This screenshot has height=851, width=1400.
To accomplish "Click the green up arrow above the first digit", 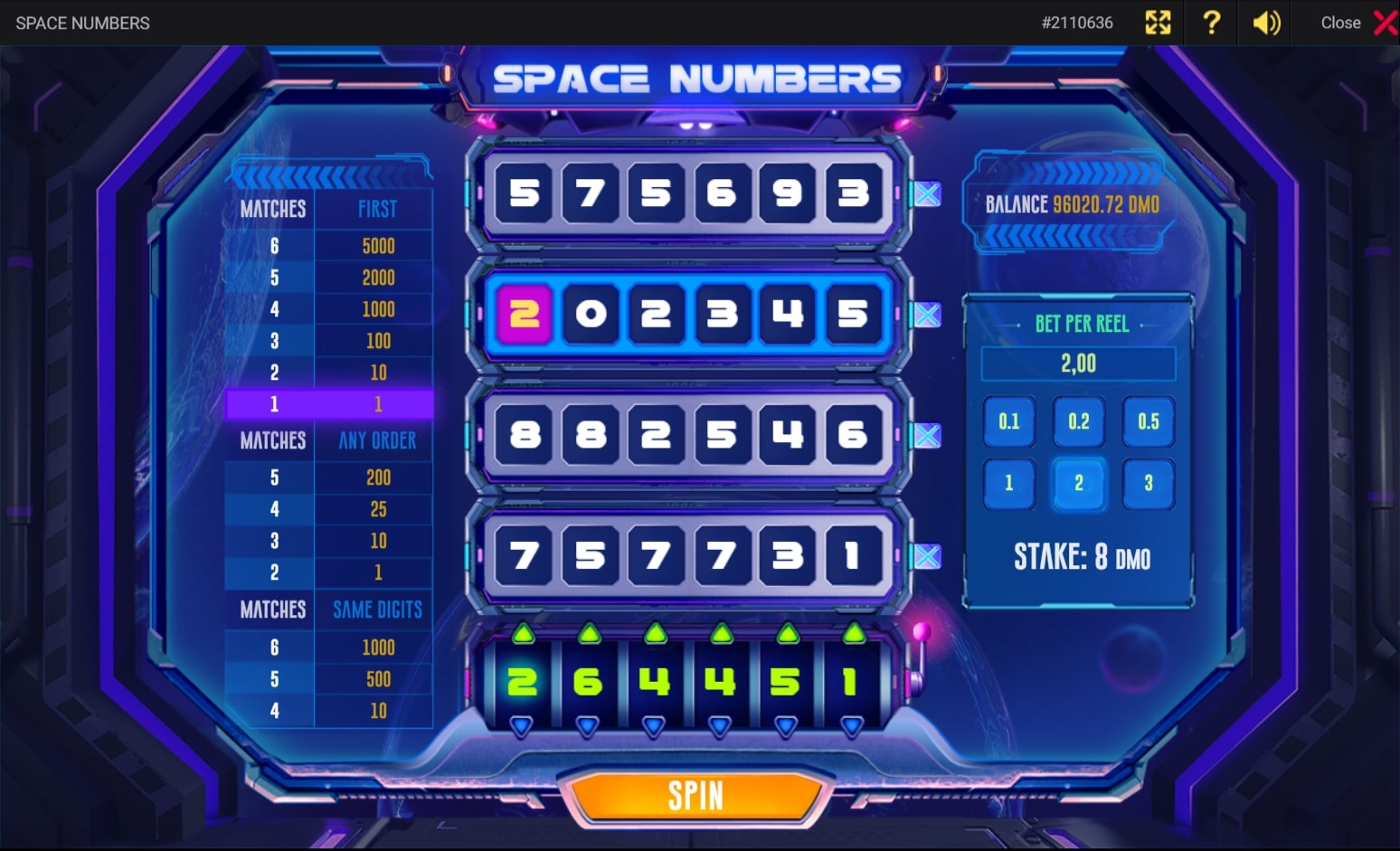I will pyautogui.click(x=522, y=634).
